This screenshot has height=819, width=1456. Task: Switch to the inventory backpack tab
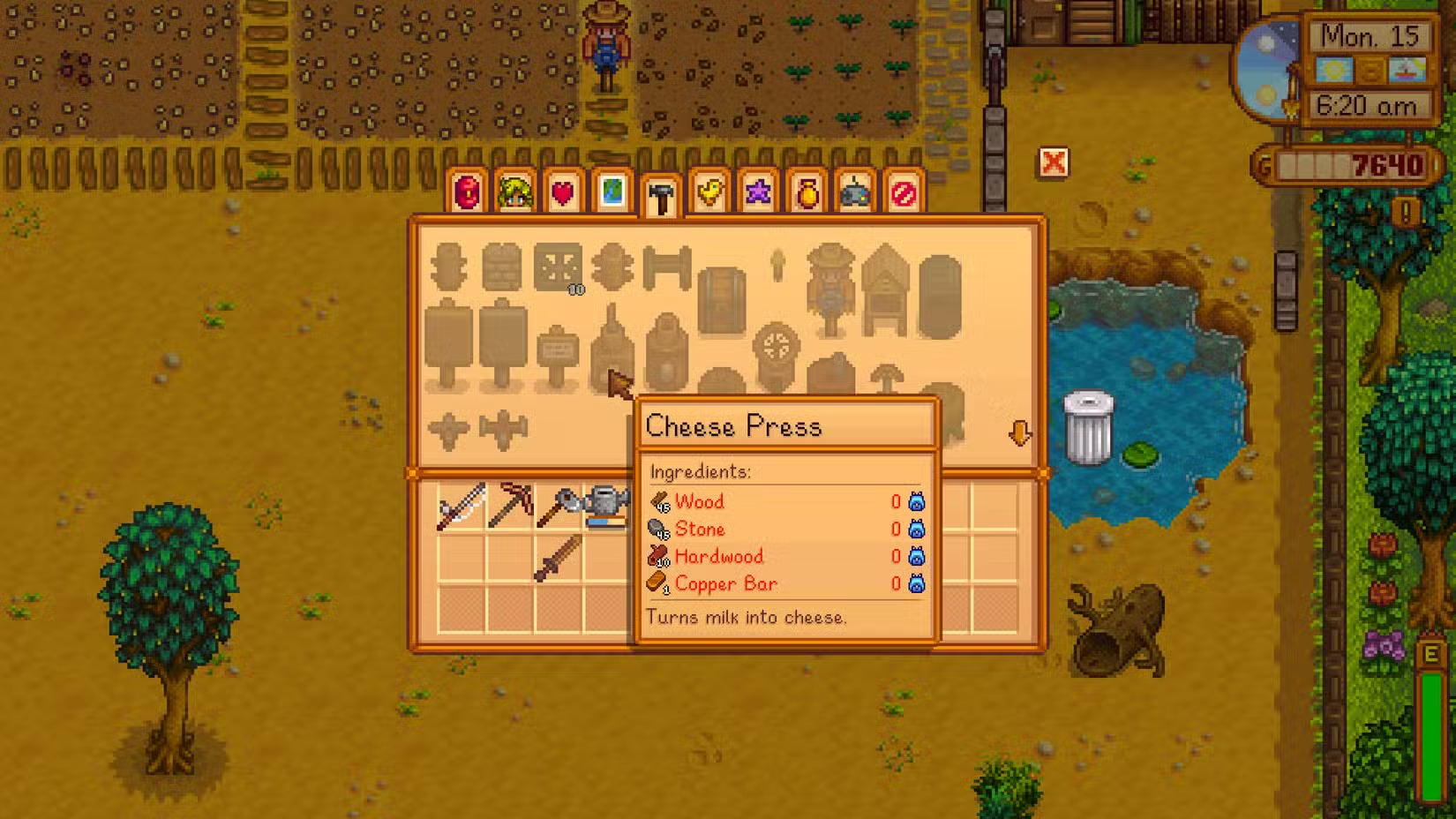click(468, 192)
